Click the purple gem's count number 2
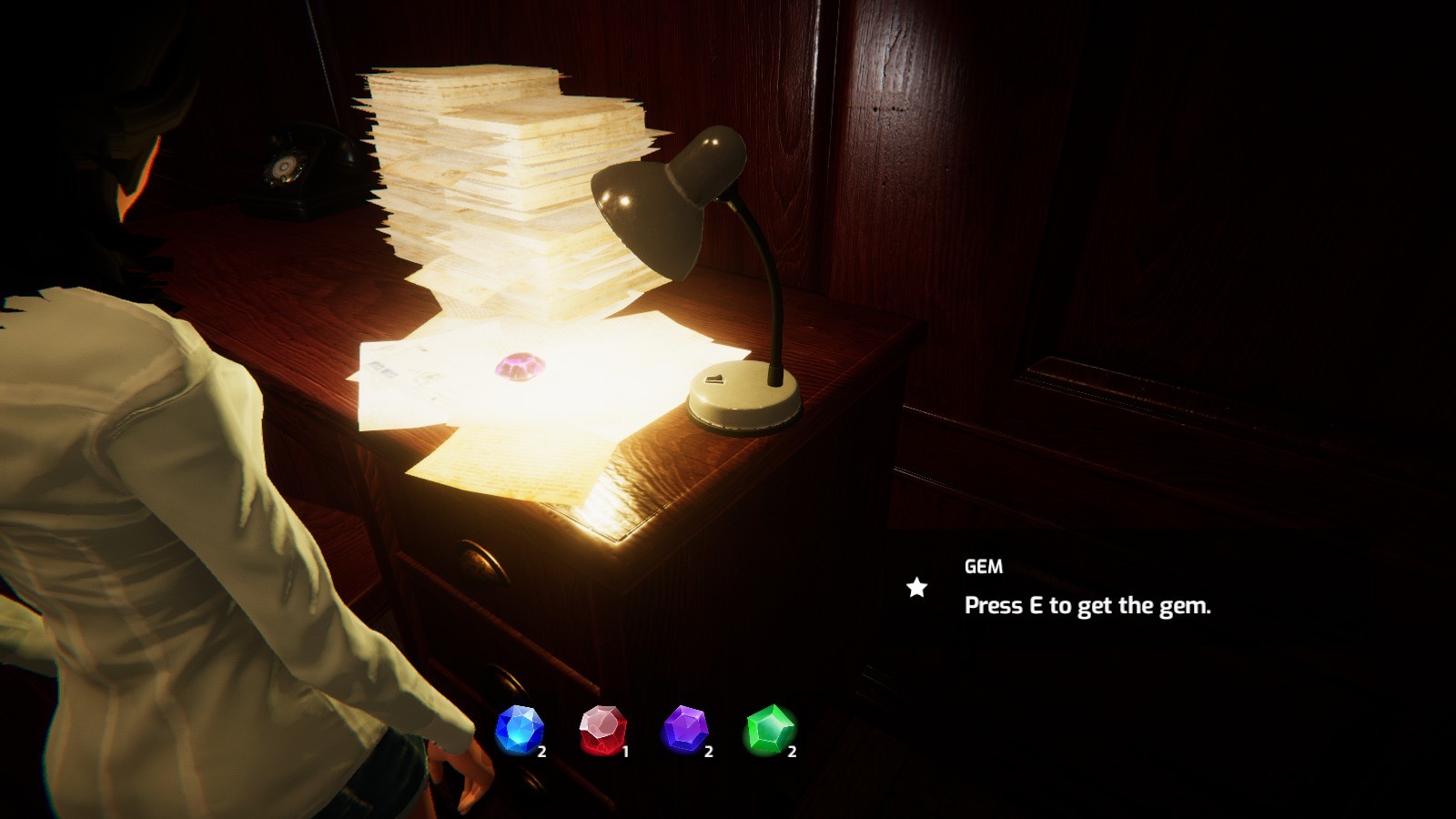Image resolution: width=1456 pixels, height=819 pixels. [x=708, y=752]
